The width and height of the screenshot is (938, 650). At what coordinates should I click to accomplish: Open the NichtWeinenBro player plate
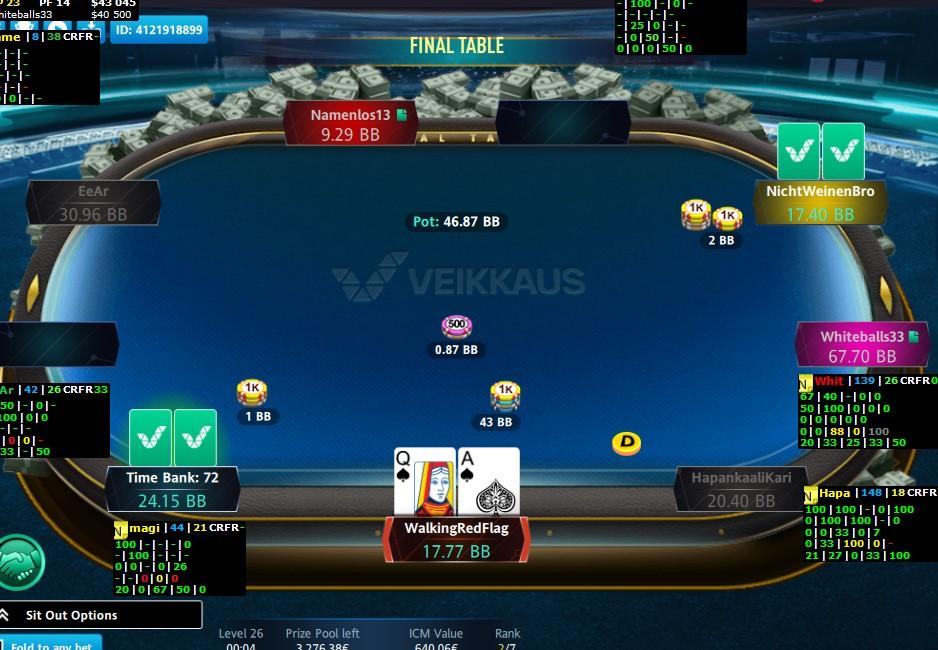[820, 203]
